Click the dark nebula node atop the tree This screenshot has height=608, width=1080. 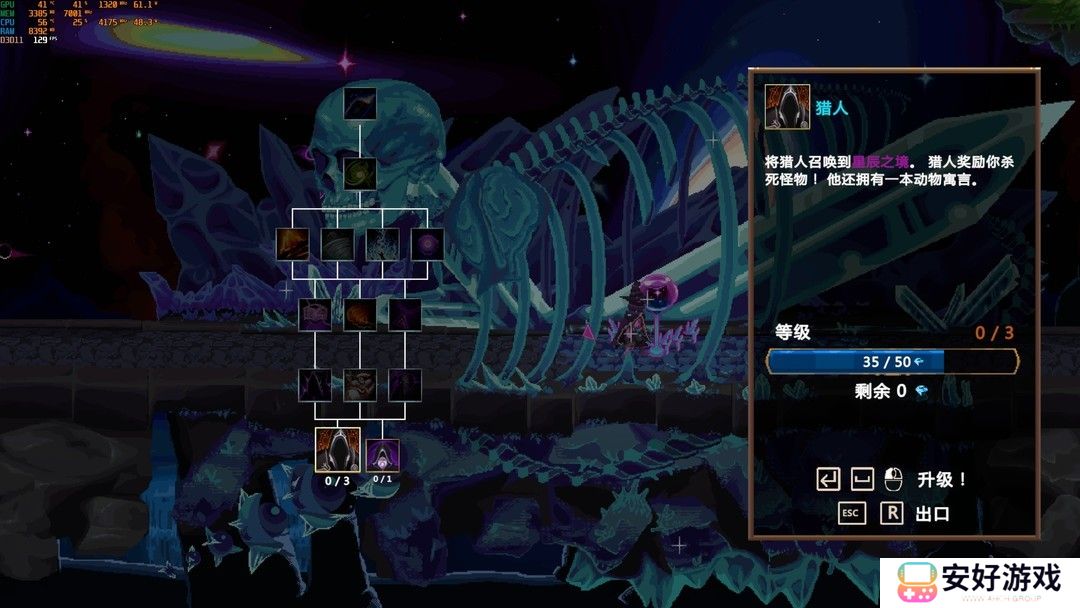[360, 104]
